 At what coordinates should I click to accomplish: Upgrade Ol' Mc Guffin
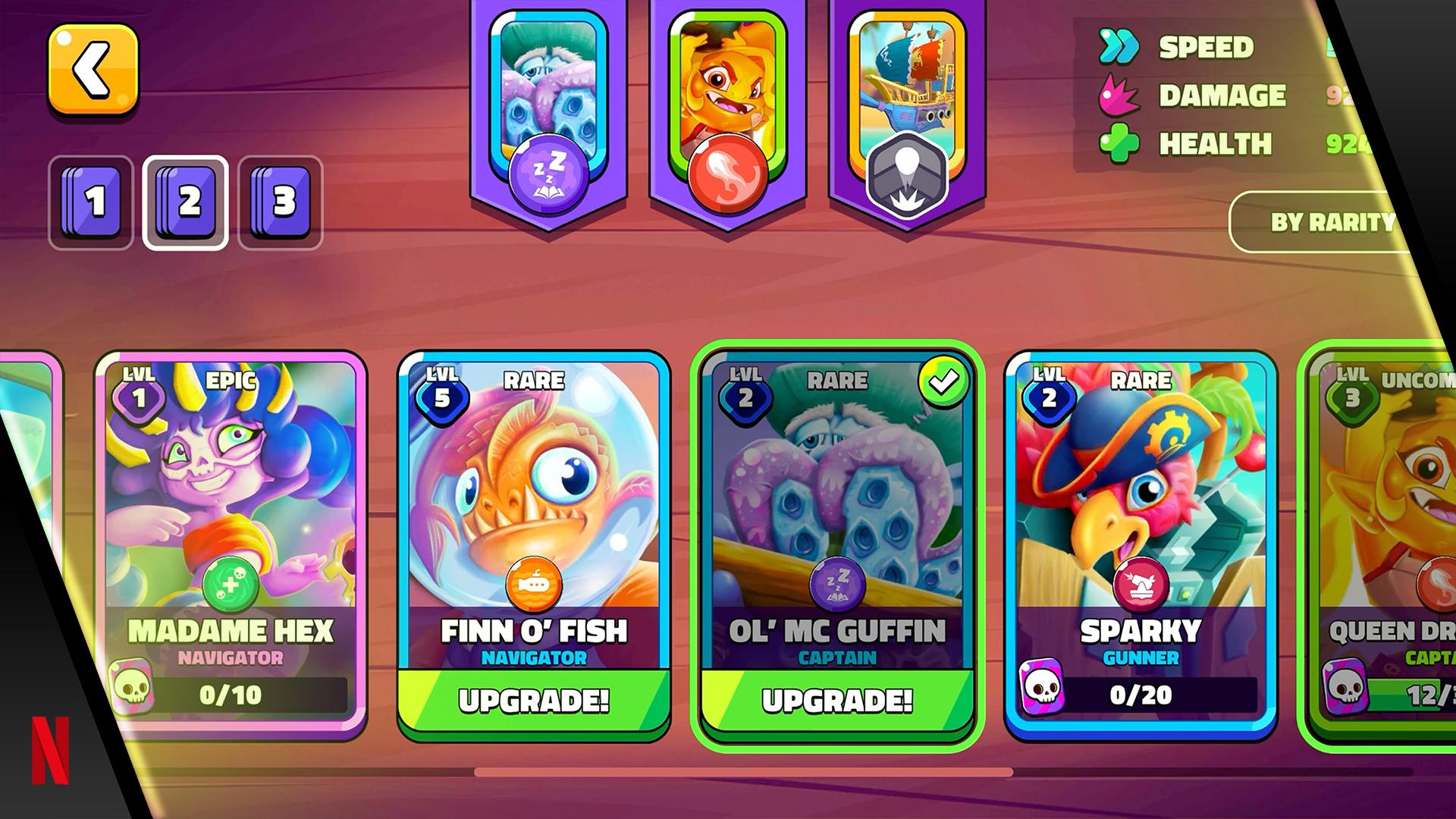(837, 701)
